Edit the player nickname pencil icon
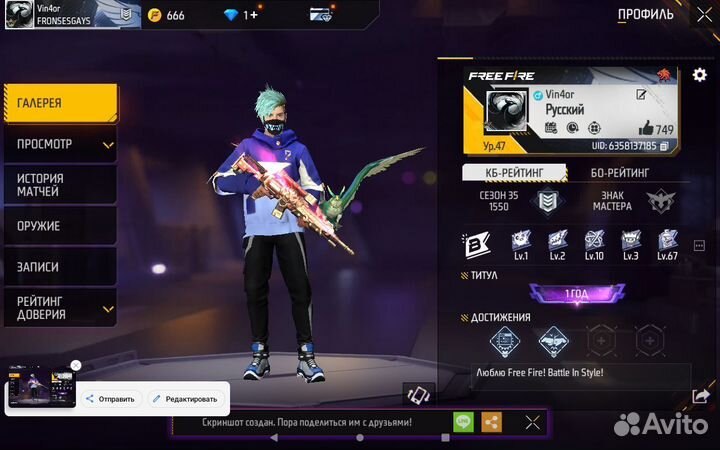The height and width of the screenshot is (450, 720). tap(642, 94)
